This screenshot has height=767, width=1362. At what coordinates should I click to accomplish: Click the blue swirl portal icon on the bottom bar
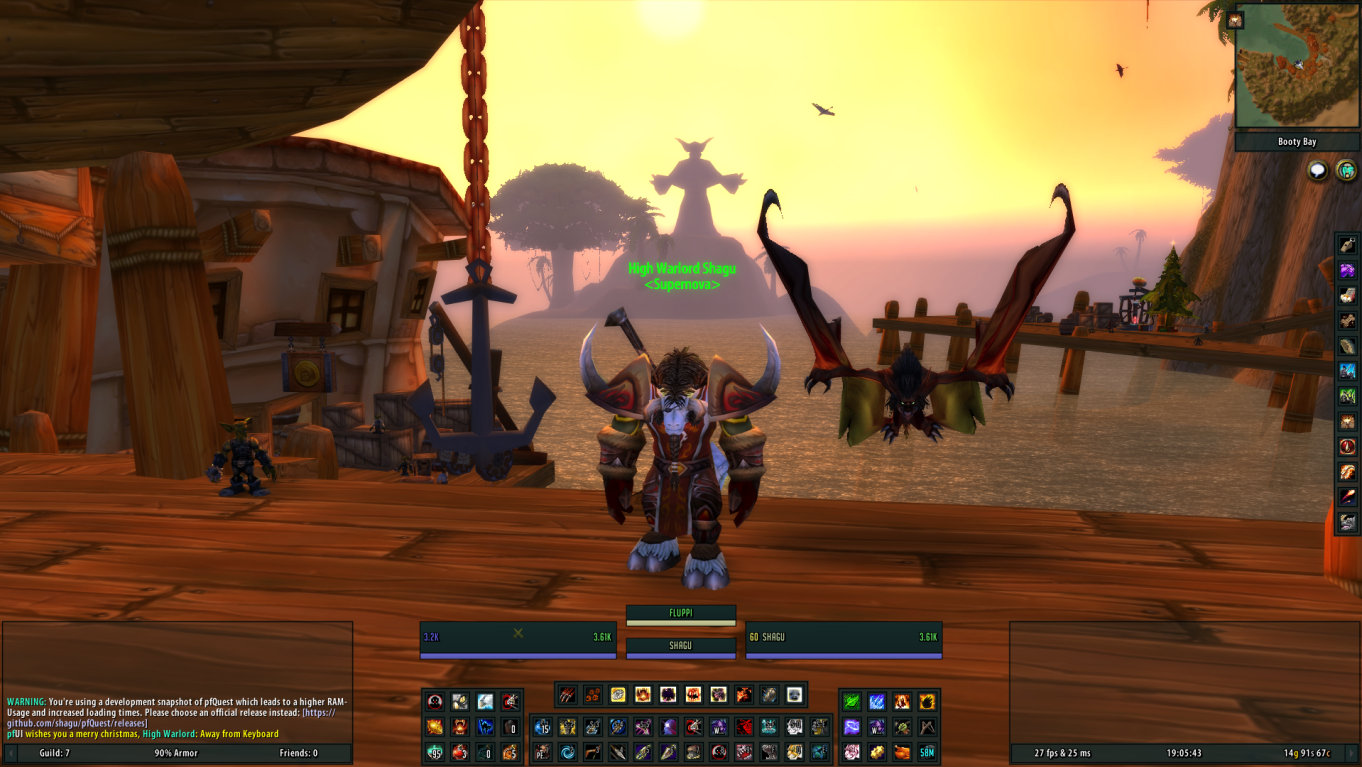pyautogui.click(x=569, y=753)
